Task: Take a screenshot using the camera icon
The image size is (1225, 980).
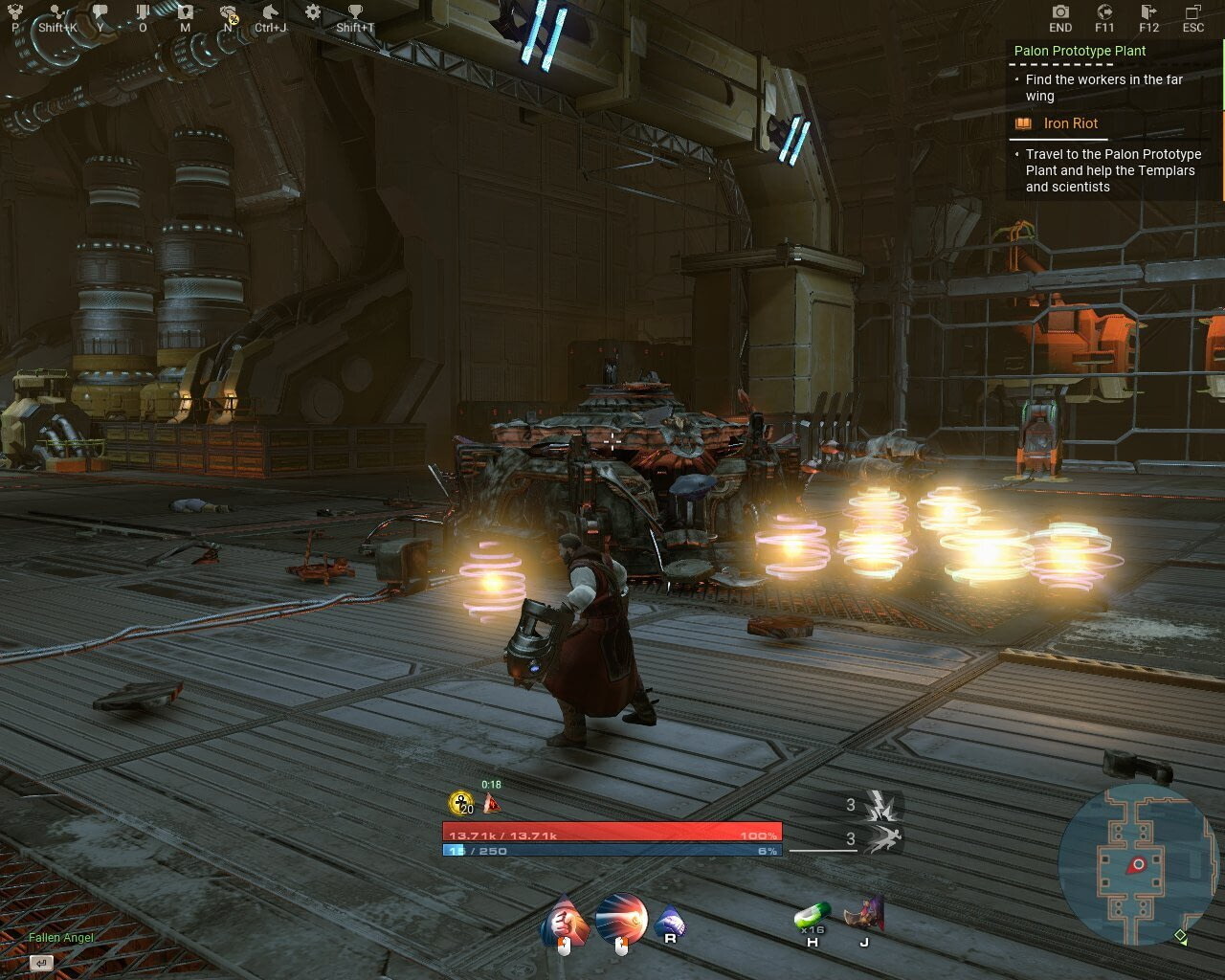Action: tap(1060, 11)
